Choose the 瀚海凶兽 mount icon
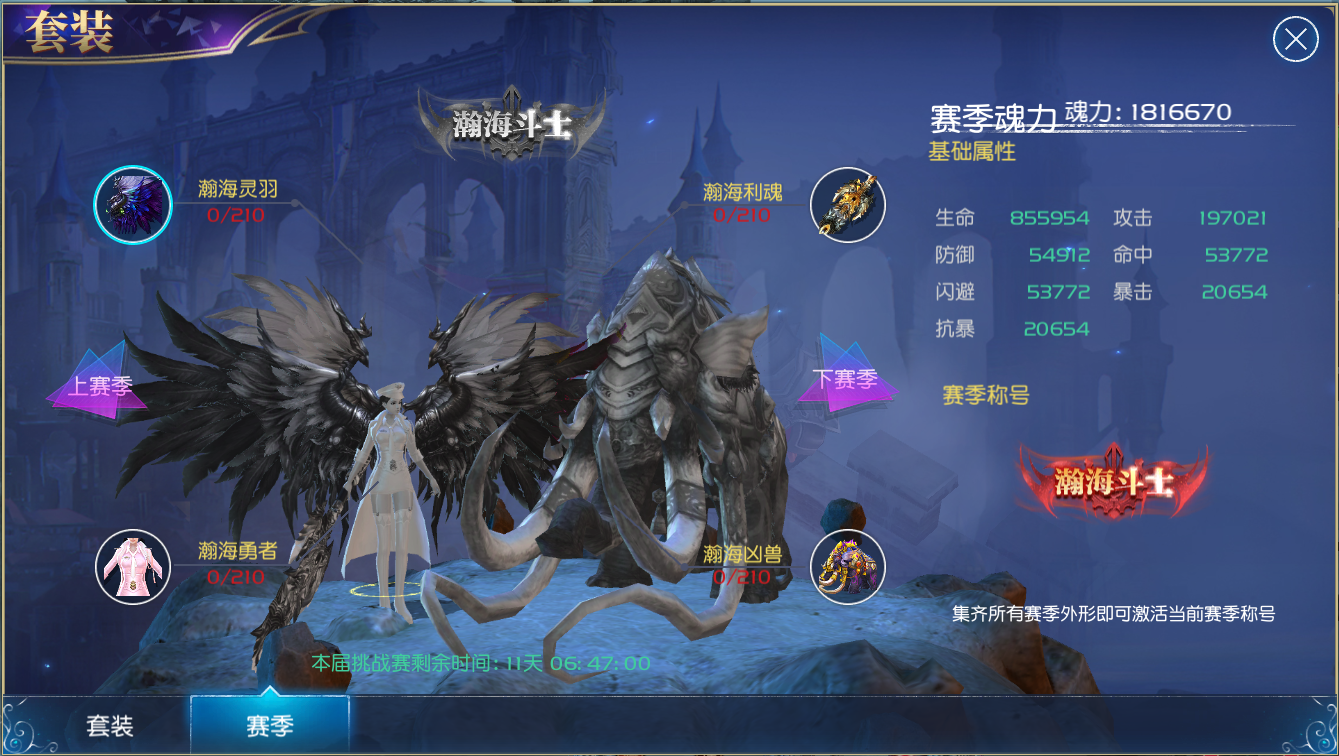The height and width of the screenshot is (756, 1339). [x=847, y=567]
